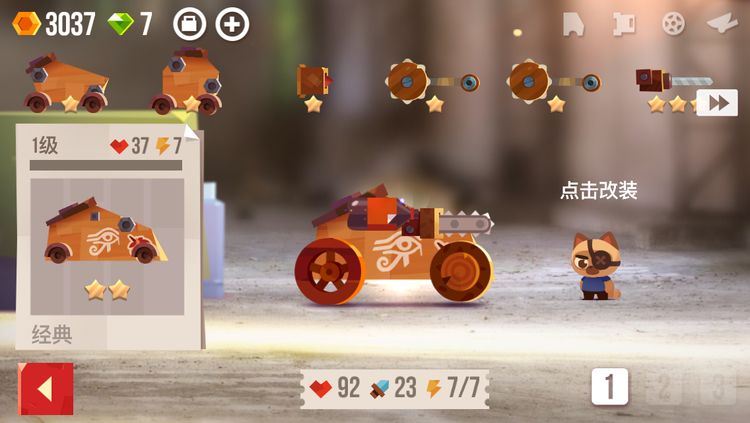Filter parts by wheel category icon
750x423 pixels.
click(x=673, y=23)
